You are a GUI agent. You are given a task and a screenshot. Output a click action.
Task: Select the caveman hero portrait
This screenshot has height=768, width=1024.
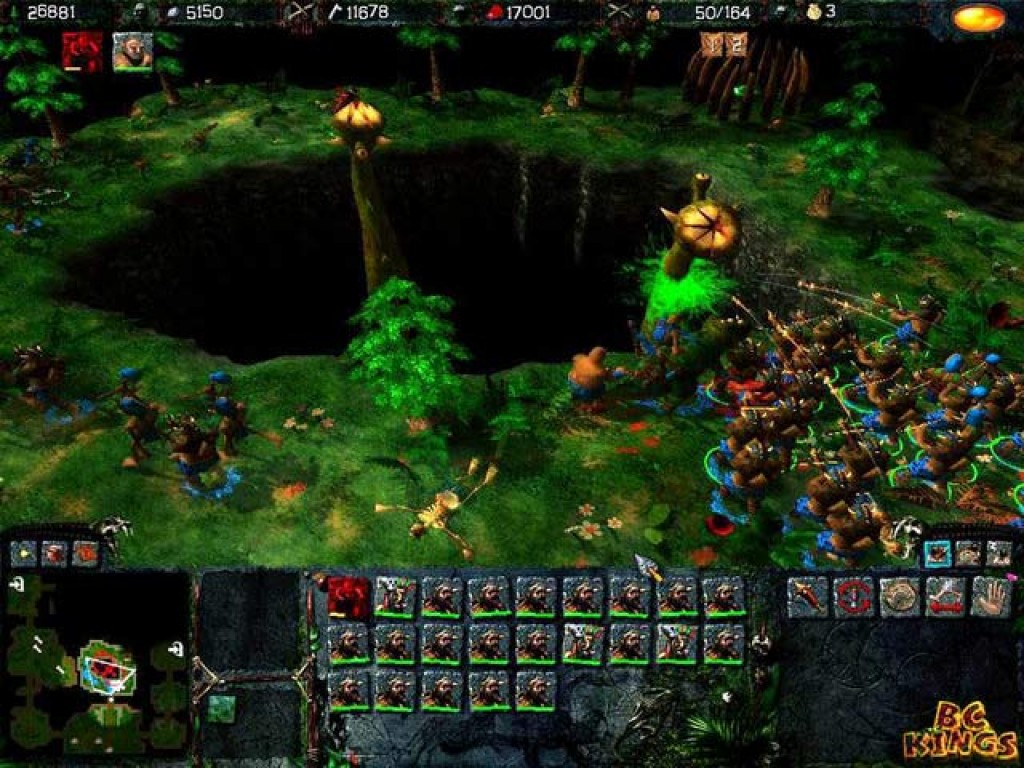pyautogui.click(x=132, y=51)
